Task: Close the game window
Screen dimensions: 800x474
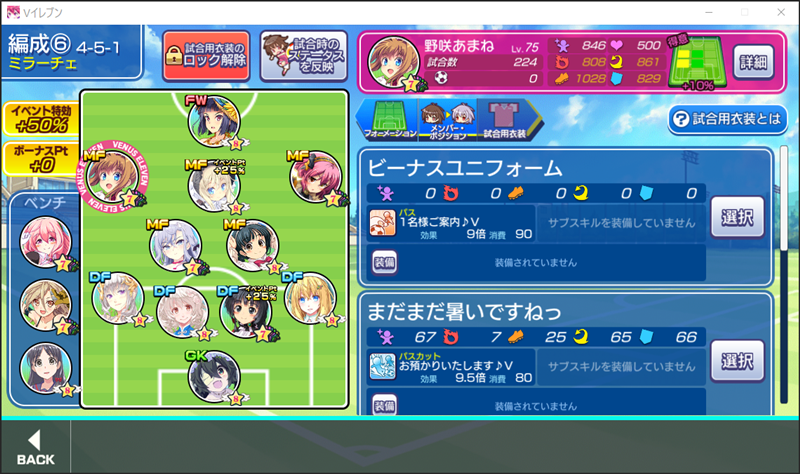Action: click(777, 11)
